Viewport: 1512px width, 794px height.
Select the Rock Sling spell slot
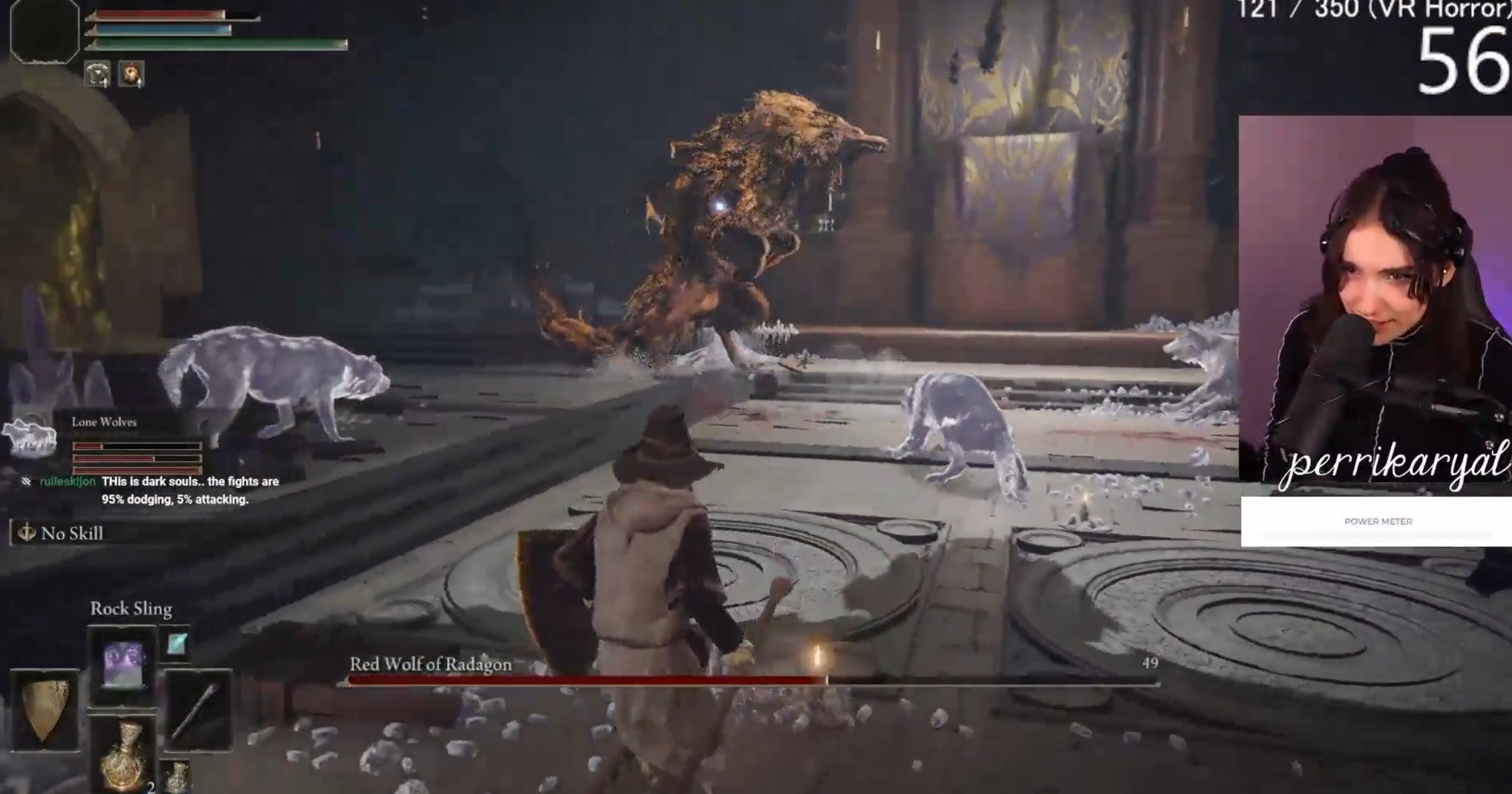(x=122, y=665)
